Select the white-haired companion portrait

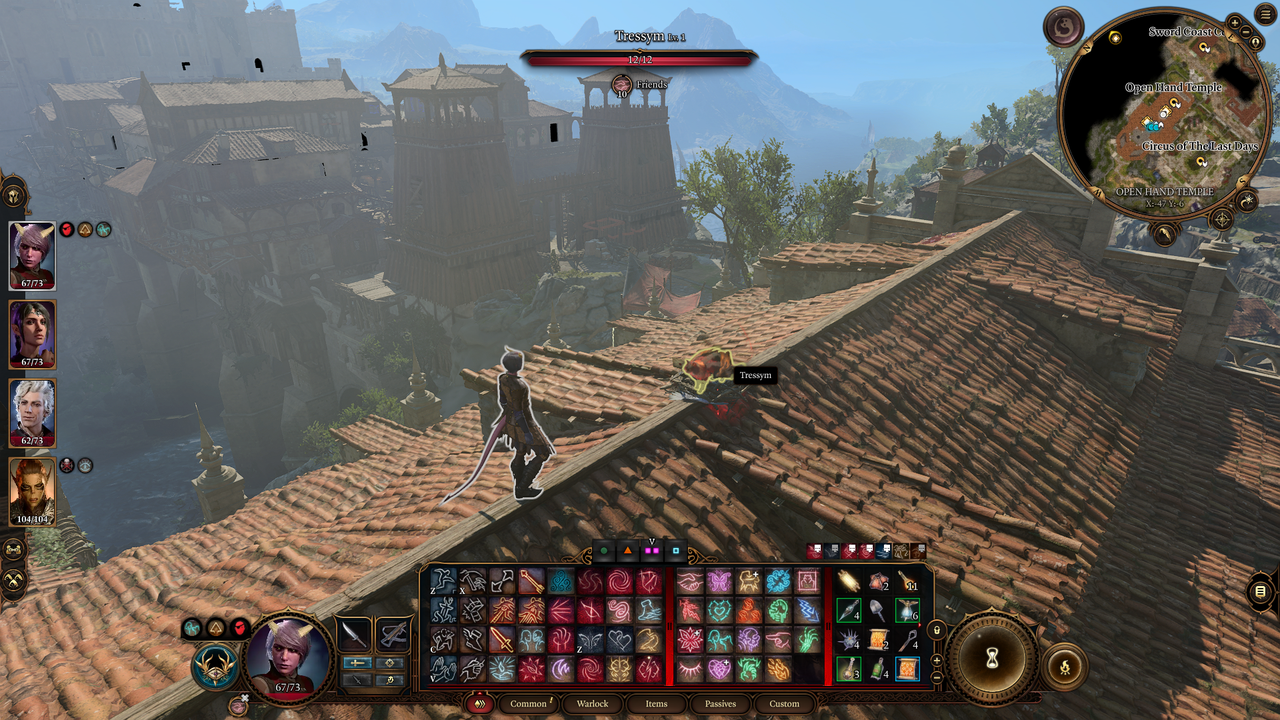[x=32, y=412]
